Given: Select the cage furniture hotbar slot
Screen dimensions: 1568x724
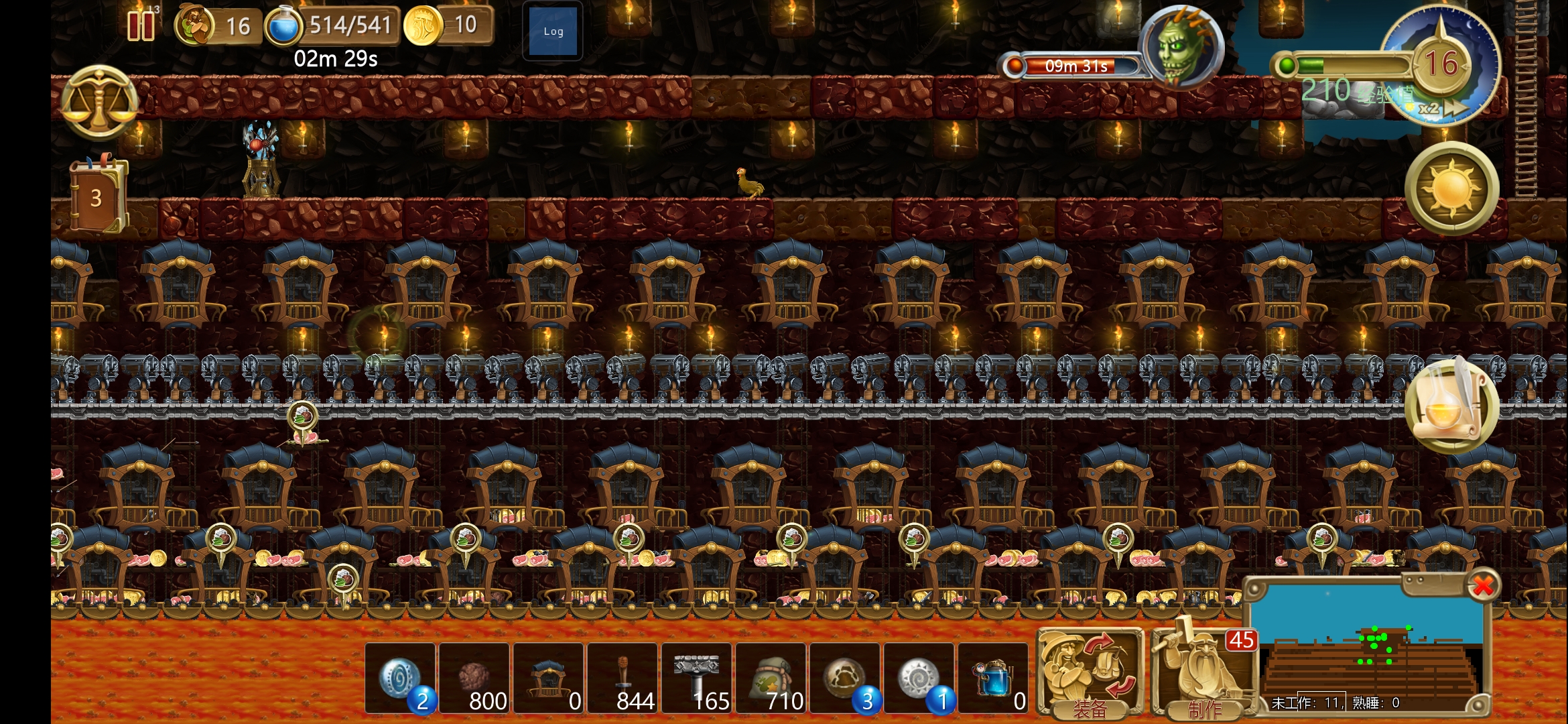Looking at the screenshot, I should click(549, 678).
